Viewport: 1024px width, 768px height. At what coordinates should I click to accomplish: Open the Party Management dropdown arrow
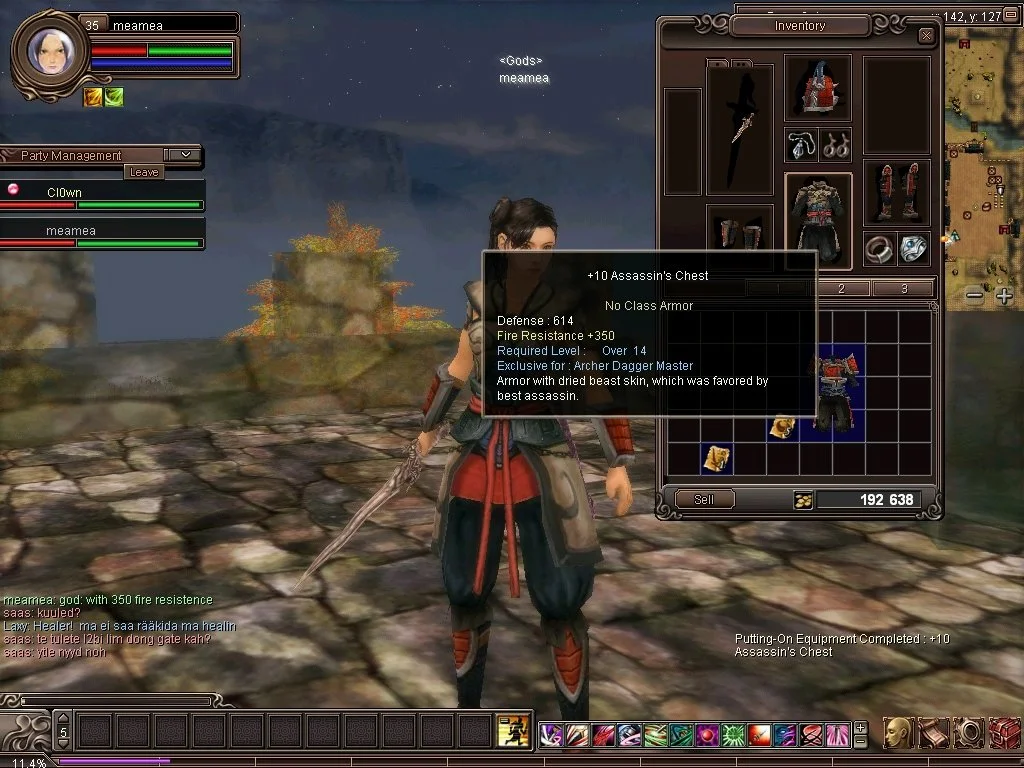184,155
